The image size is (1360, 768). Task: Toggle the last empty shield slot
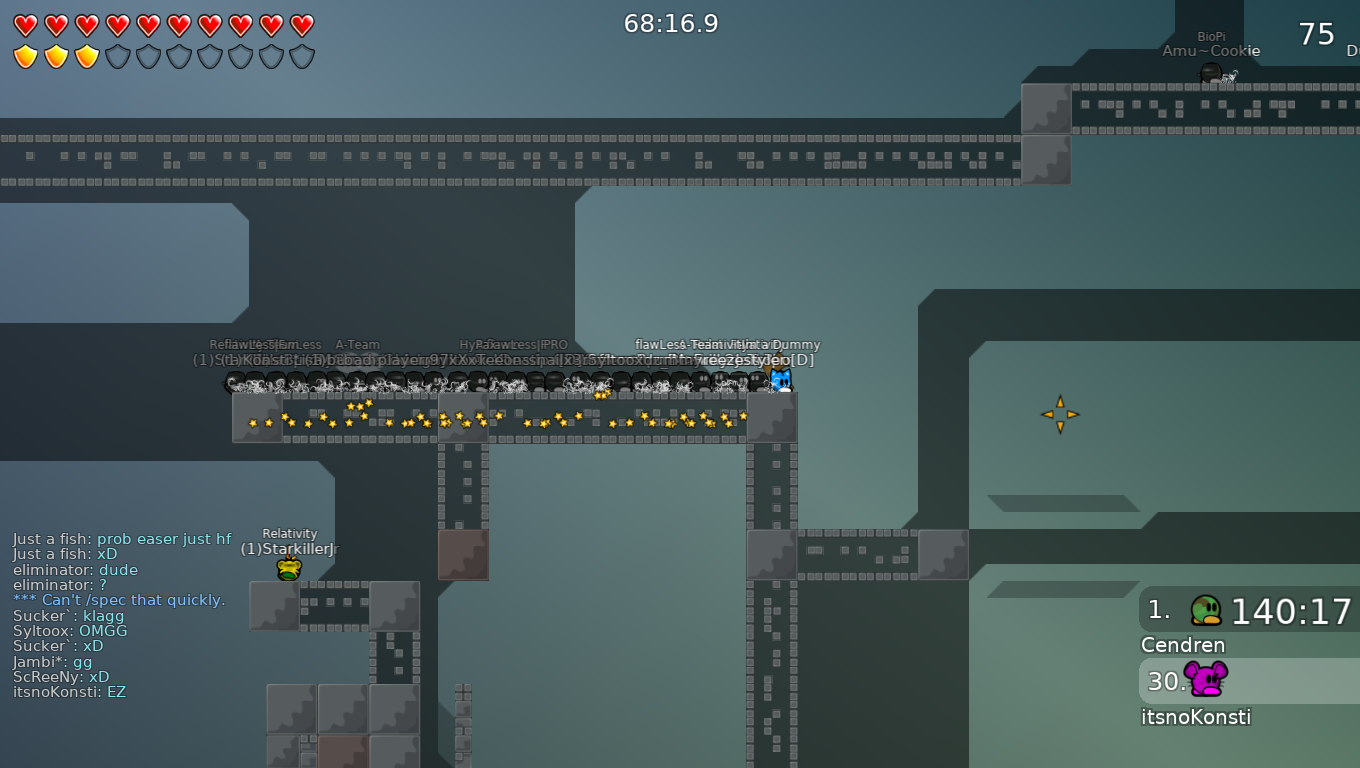[x=300, y=57]
